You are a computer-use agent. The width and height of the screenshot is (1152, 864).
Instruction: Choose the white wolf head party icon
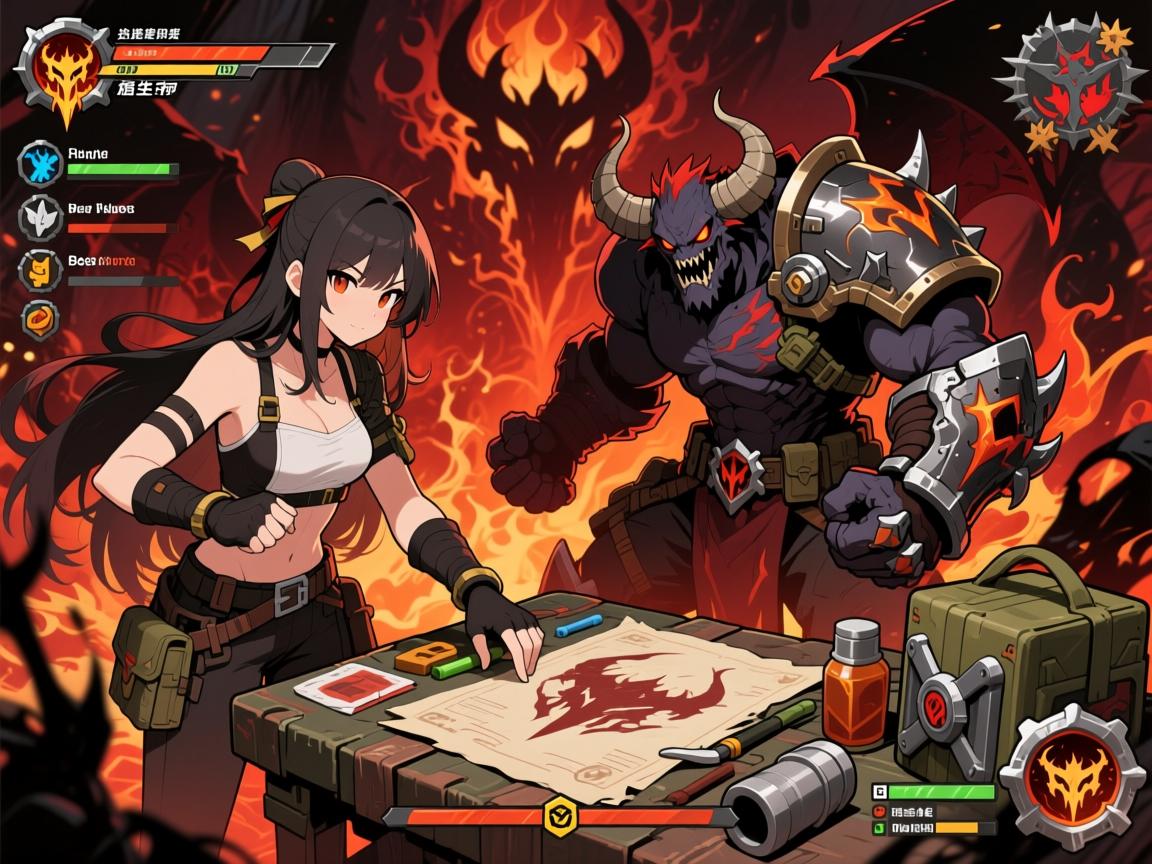tap(41, 217)
